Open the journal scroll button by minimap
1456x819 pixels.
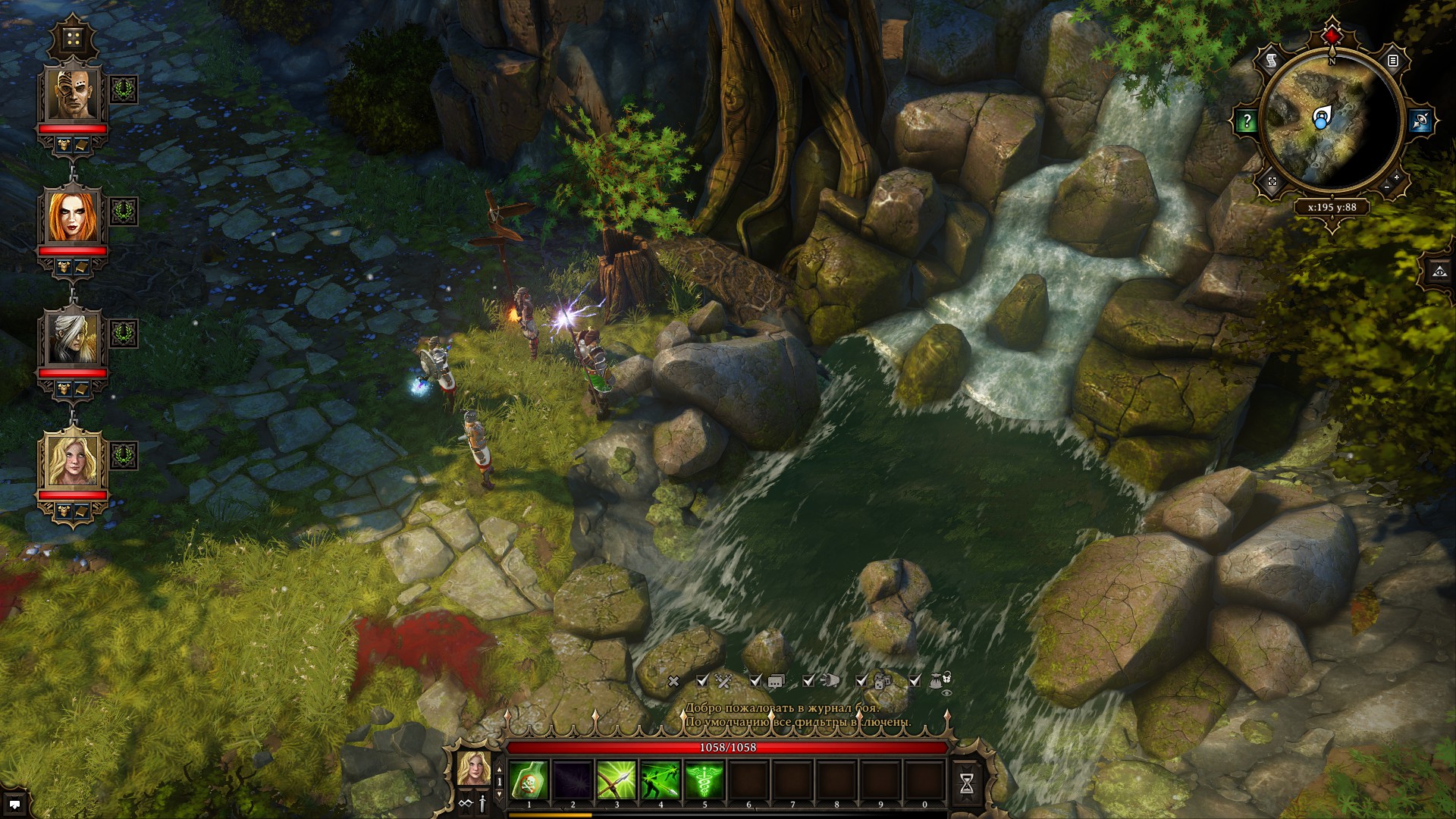click(1272, 61)
